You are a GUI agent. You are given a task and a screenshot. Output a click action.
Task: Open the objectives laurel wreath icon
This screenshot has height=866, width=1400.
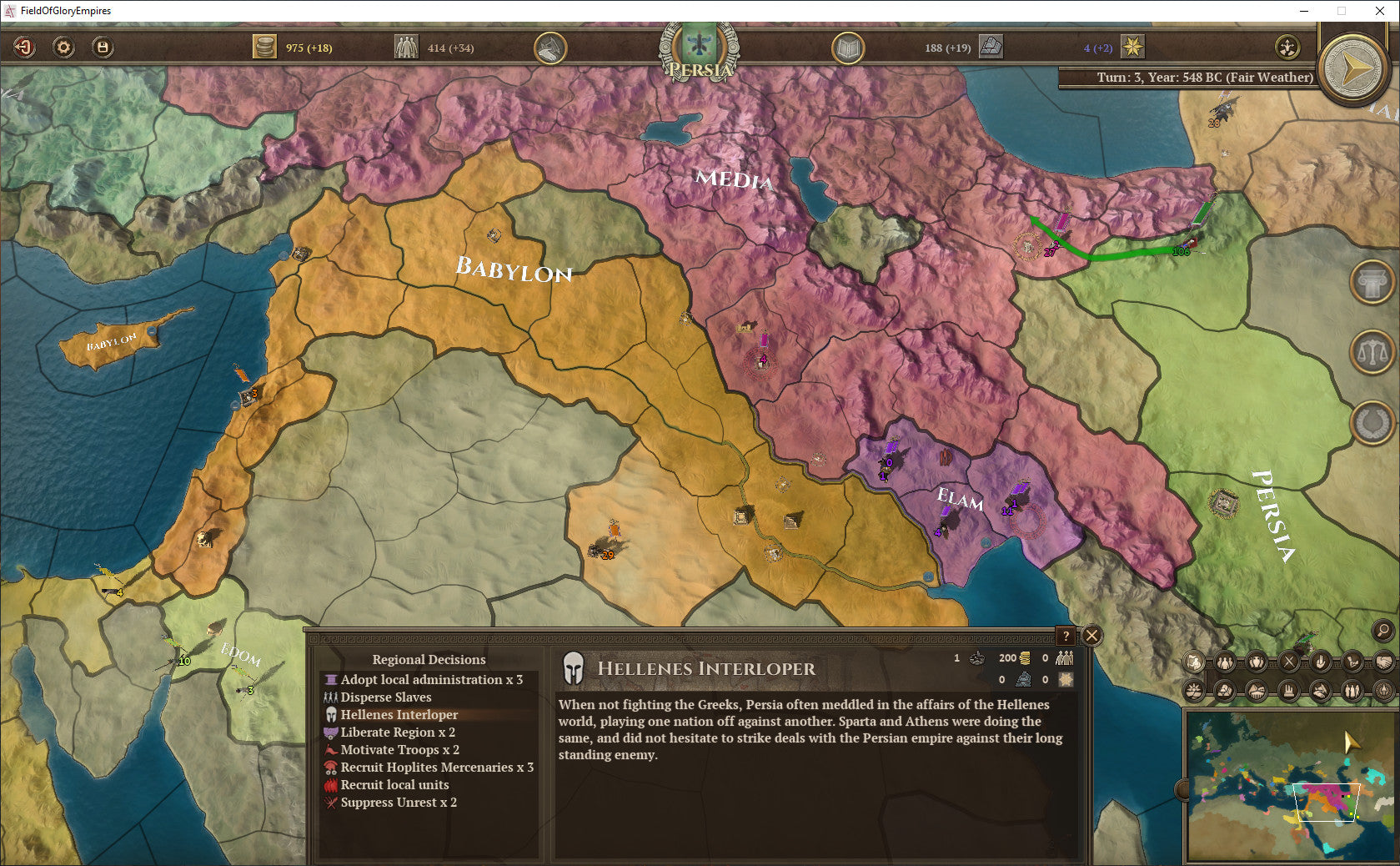tap(1371, 423)
